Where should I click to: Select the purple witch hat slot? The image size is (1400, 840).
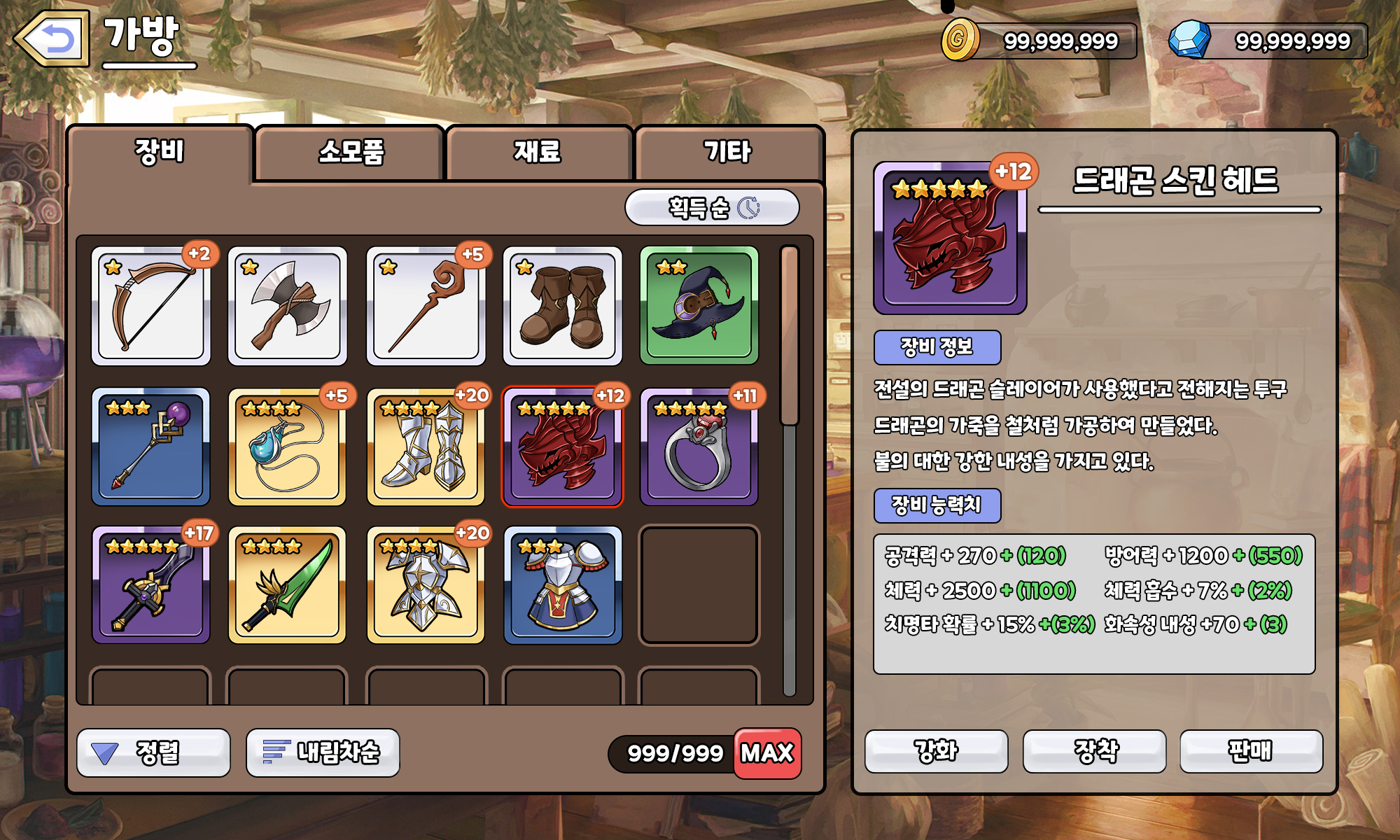tap(699, 306)
